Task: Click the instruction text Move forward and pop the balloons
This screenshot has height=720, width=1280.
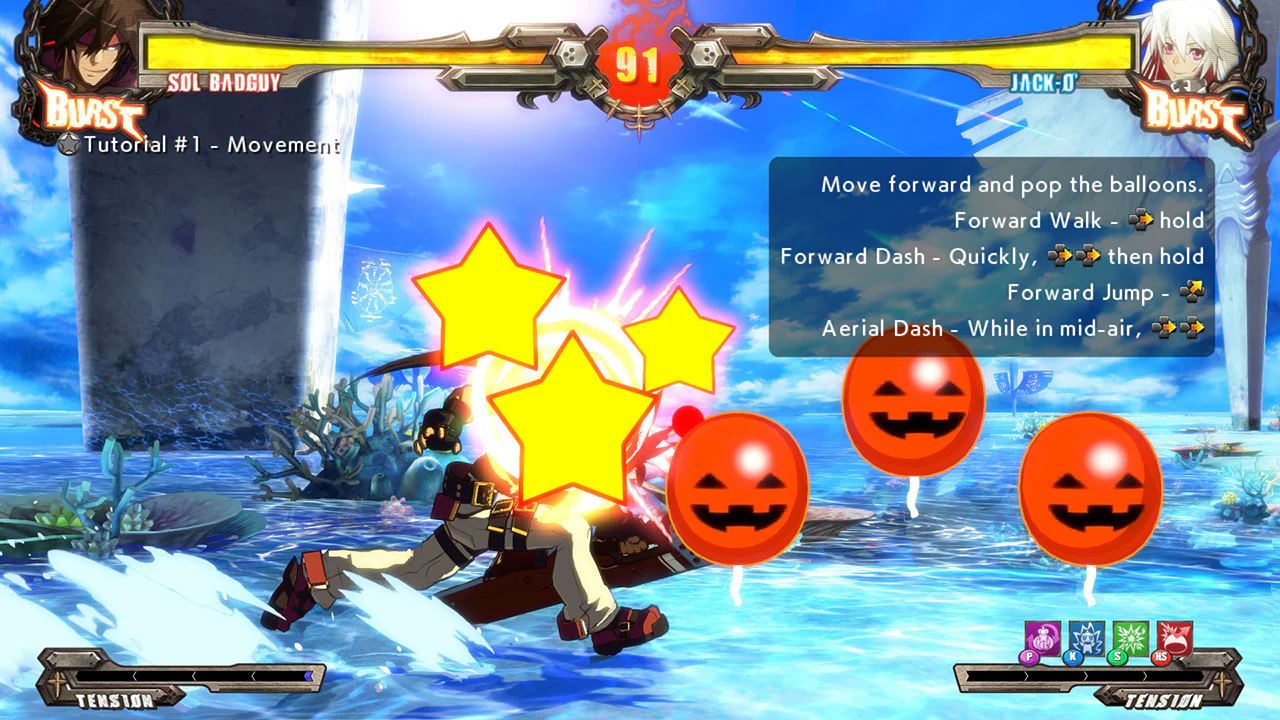Action: [1011, 184]
